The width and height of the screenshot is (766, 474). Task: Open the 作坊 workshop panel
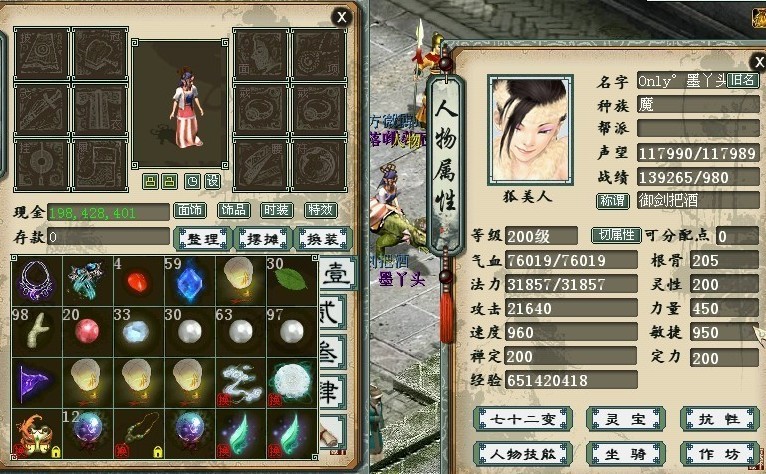tap(718, 453)
